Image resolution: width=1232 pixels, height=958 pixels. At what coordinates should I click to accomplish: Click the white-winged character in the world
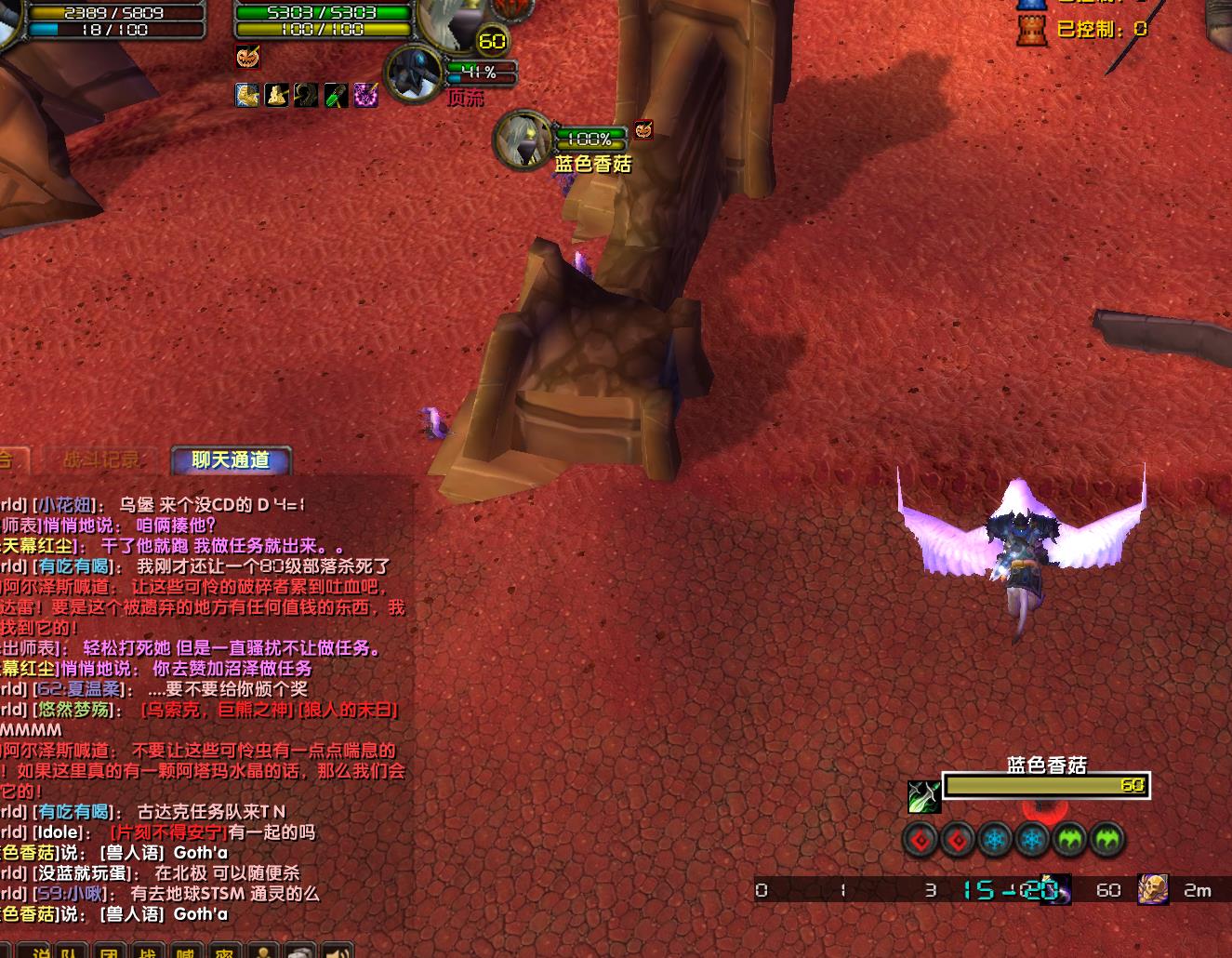pyautogui.click(x=1023, y=549)
